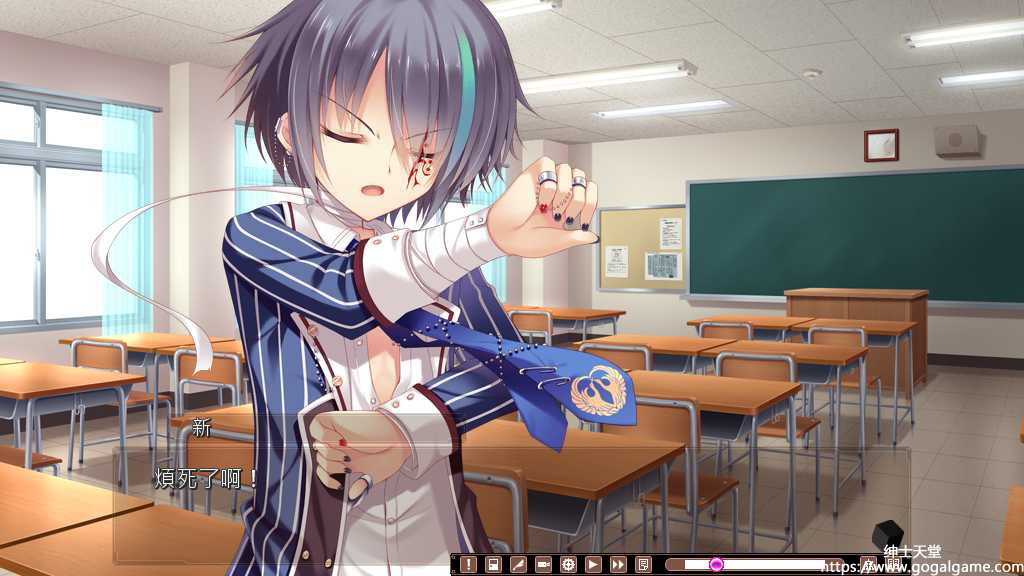Click the pink knob on the toolbar slider
Screen dimensions: 1024x576
[716, 565]
